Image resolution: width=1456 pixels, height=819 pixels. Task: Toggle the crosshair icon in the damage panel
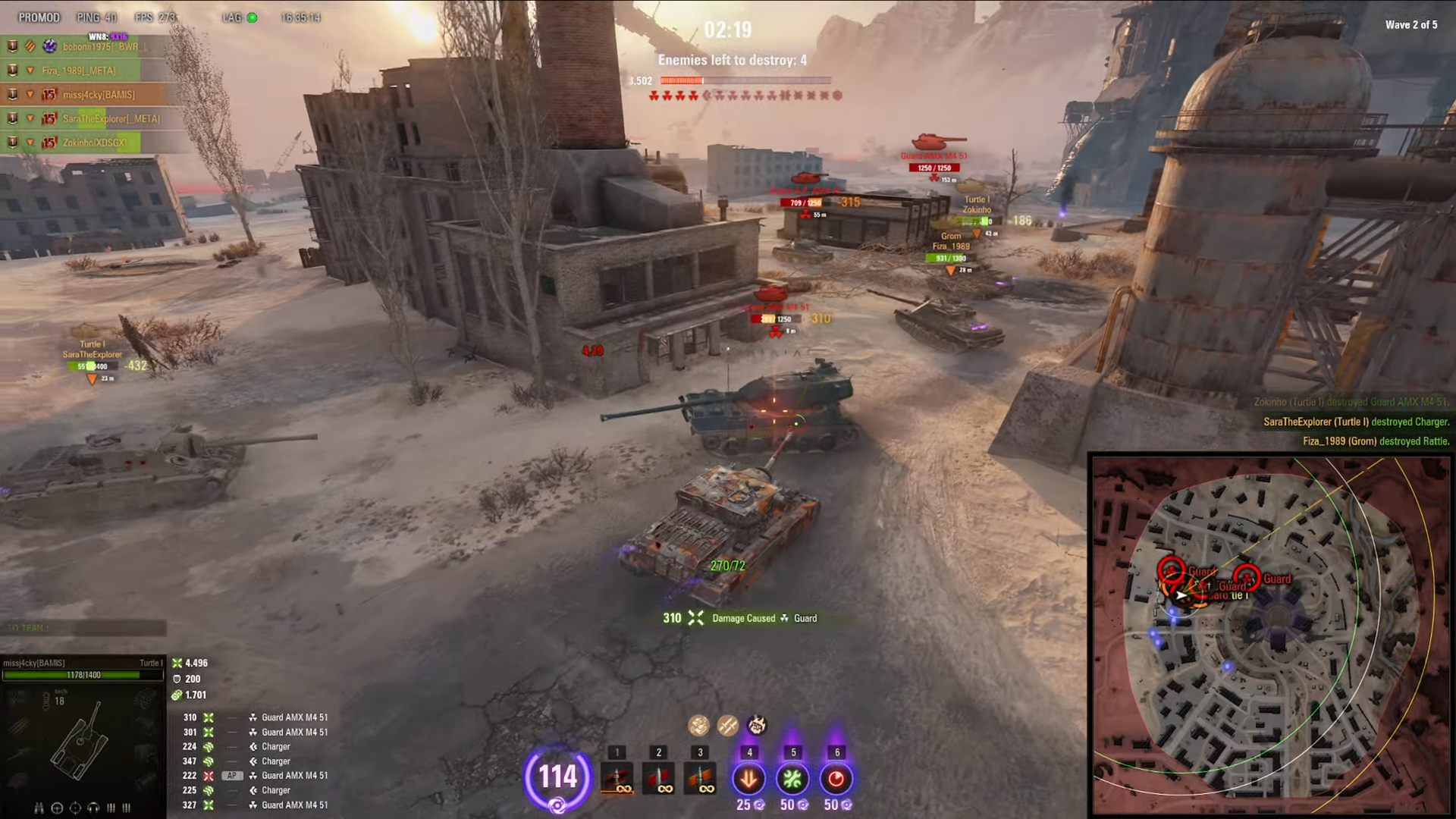pos(75,808)
